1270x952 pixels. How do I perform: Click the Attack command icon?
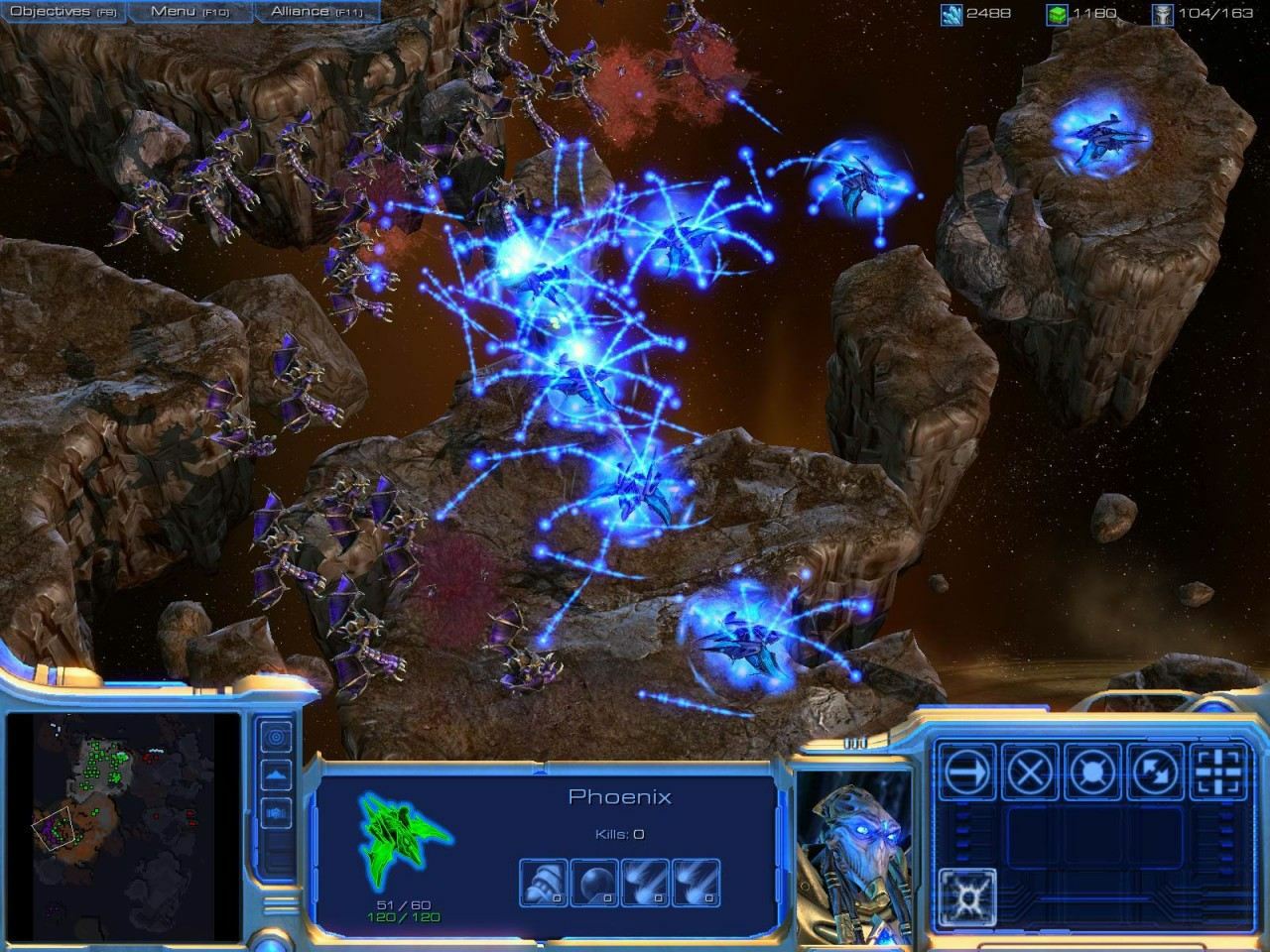click(1216, 771)
